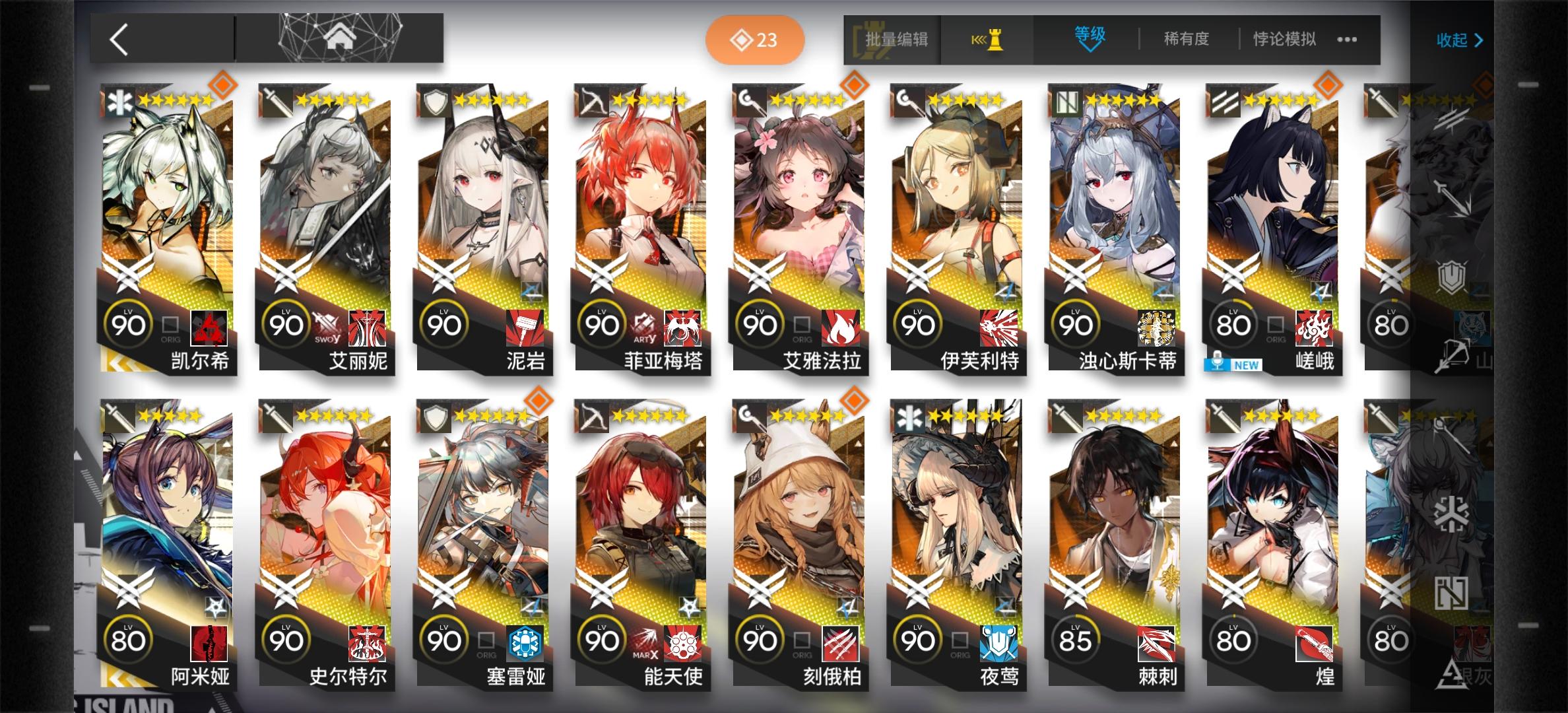The image size is (1568, 713).
Task: Open 批量编辑 batch edit mode
Action: coord(898,40)
